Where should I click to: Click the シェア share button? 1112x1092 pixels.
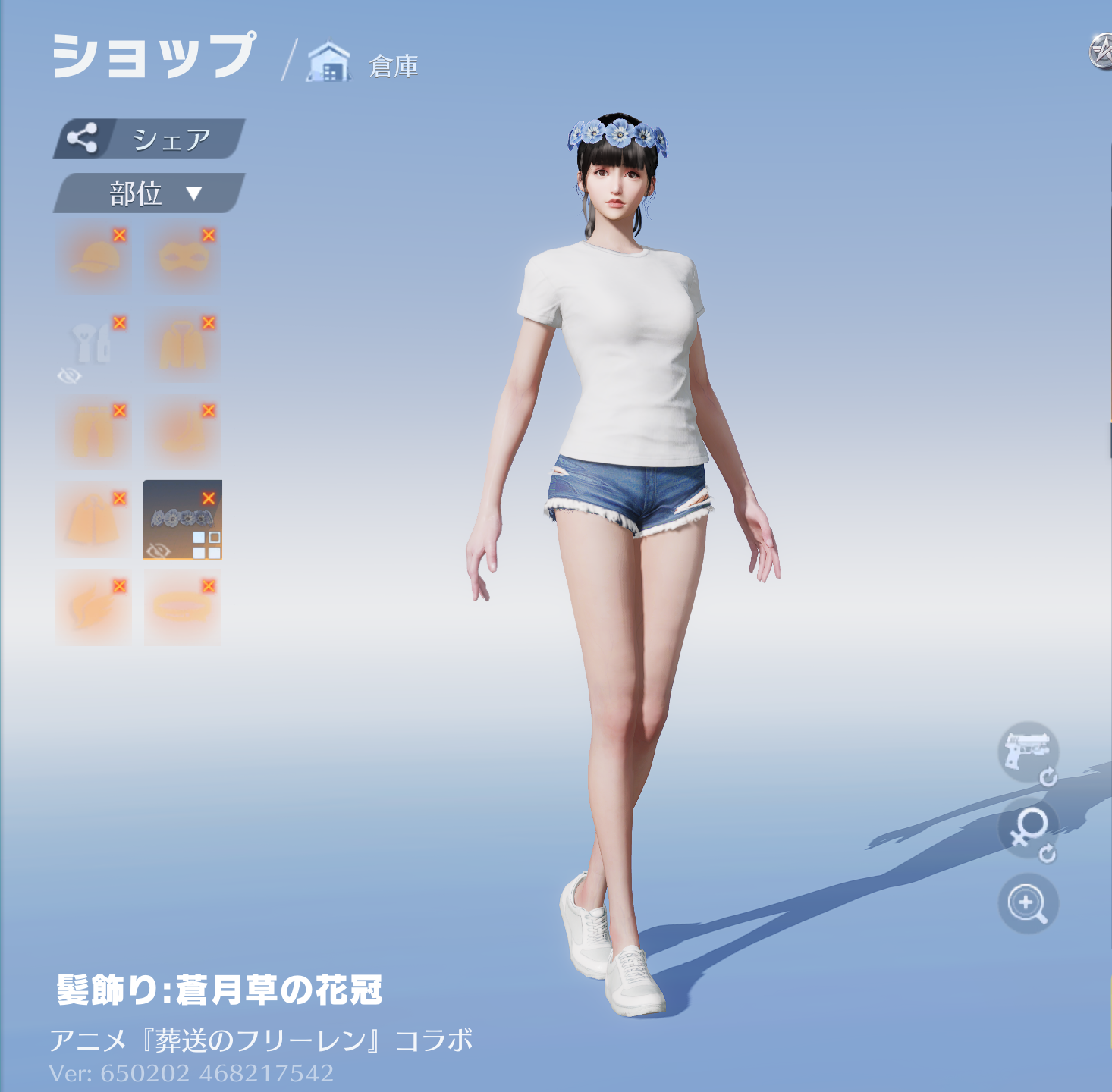coord(149,139)
